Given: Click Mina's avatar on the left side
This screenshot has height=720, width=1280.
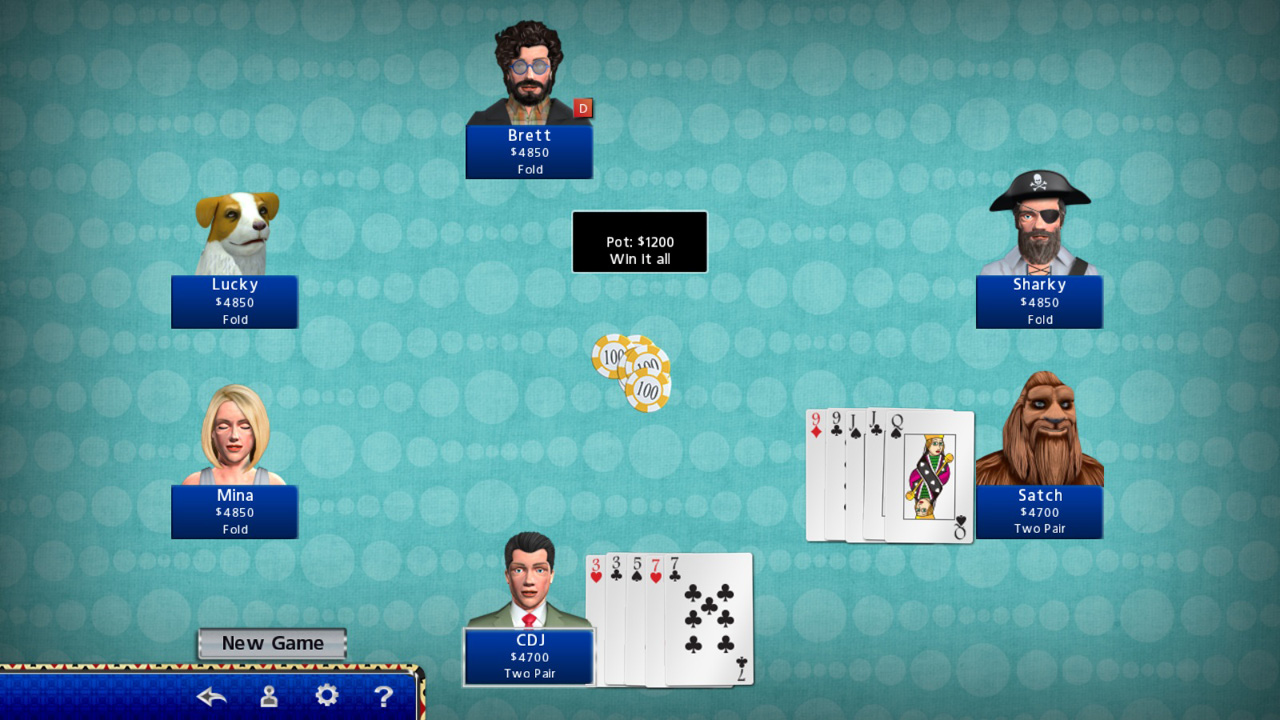Looking at the screenshot, I should tap(234, 435).
